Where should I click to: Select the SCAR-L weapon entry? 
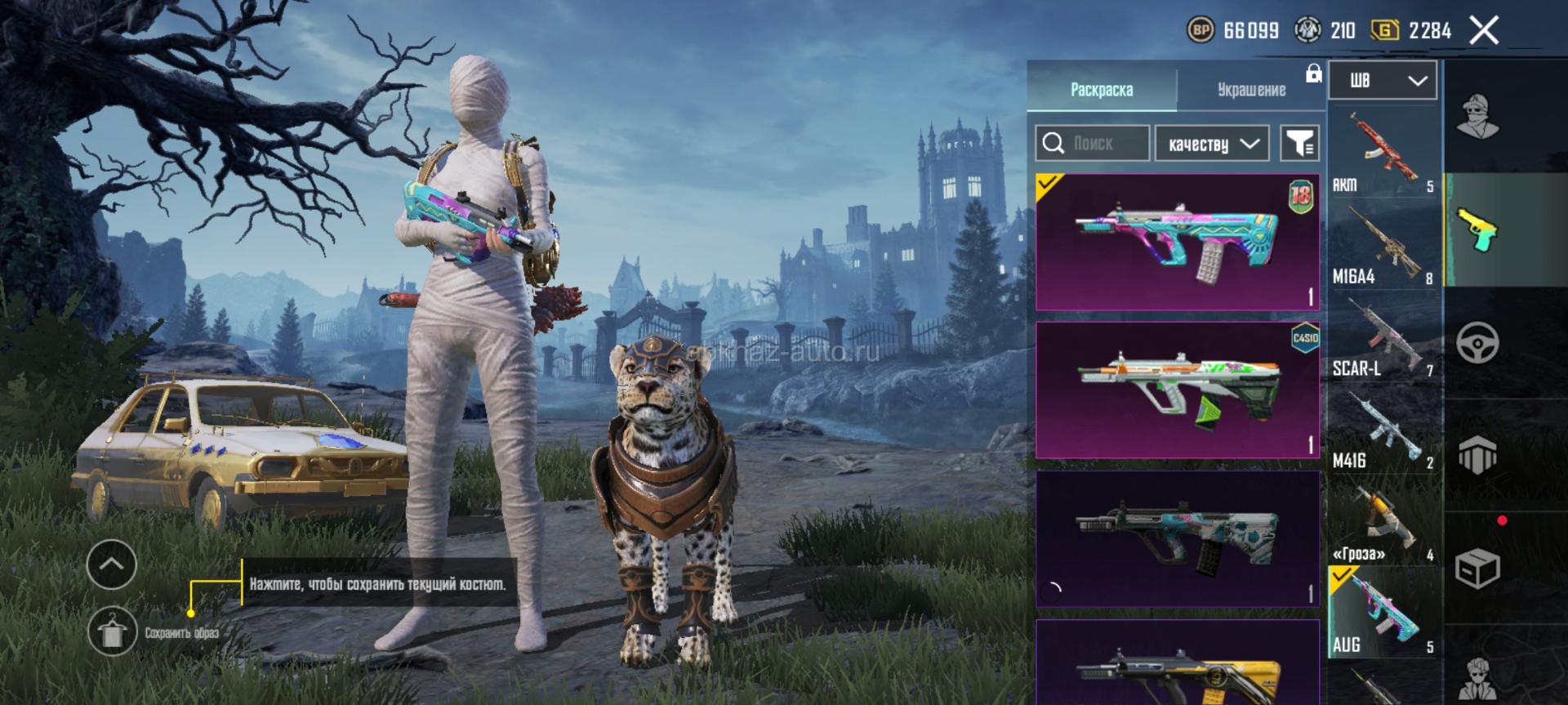(x=1383, y=337)
